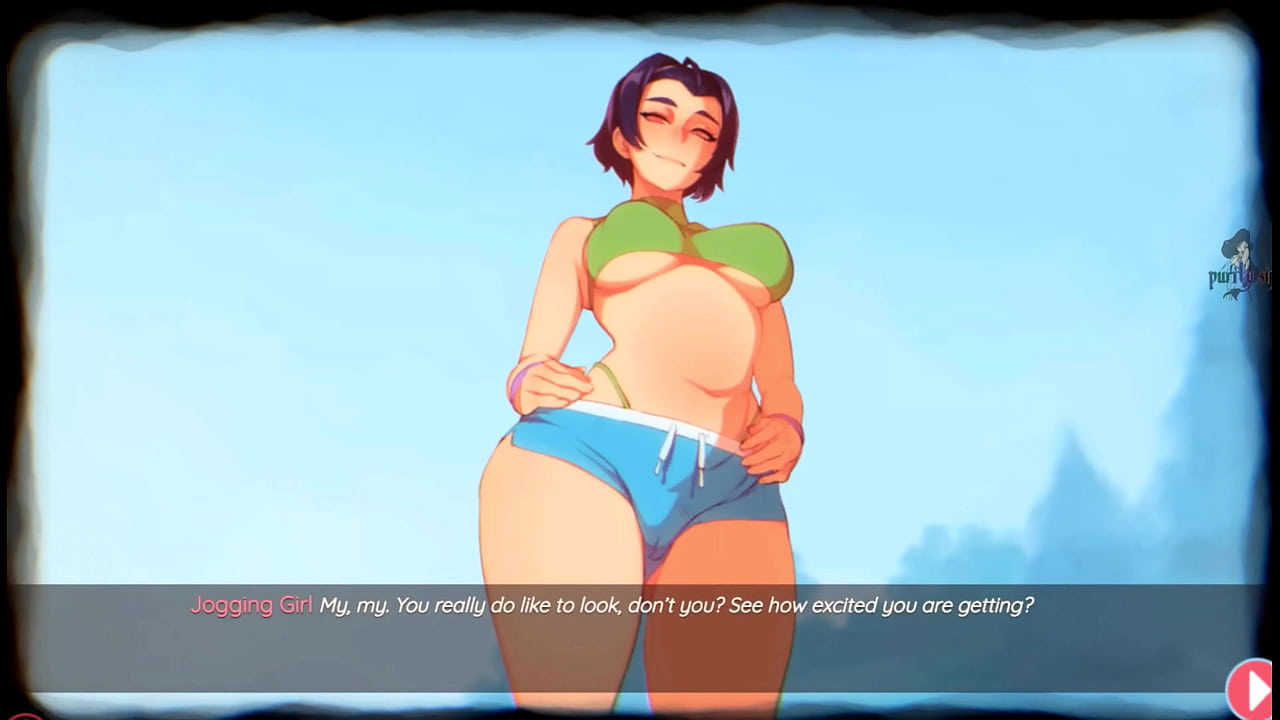The image size is (1280, 720).
Task: Click the dialogue bar at the bottom
Action: pyautogui.click(x=640, y=605)
